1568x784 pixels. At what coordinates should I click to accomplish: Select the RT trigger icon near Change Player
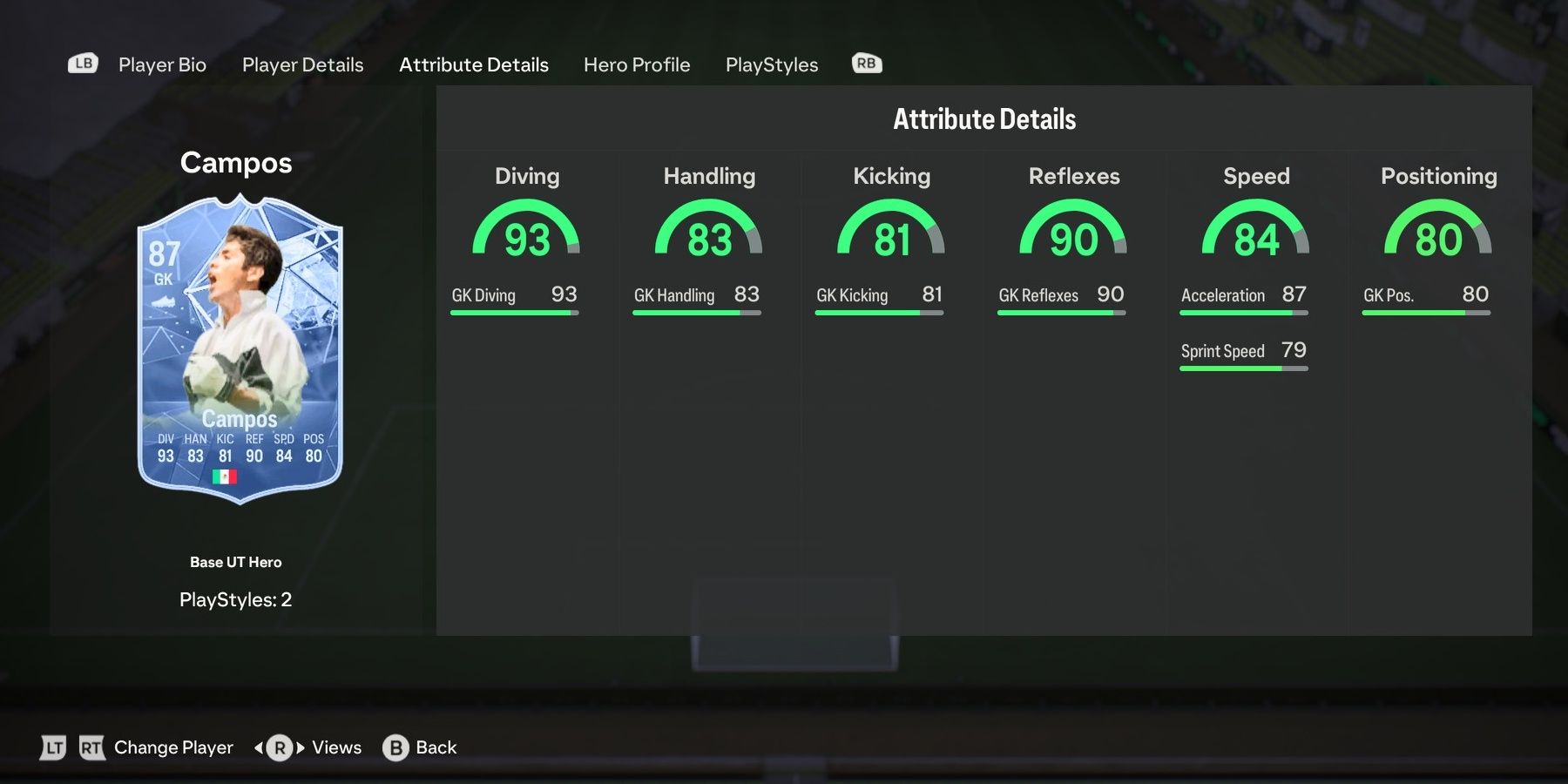click(93, 747)
